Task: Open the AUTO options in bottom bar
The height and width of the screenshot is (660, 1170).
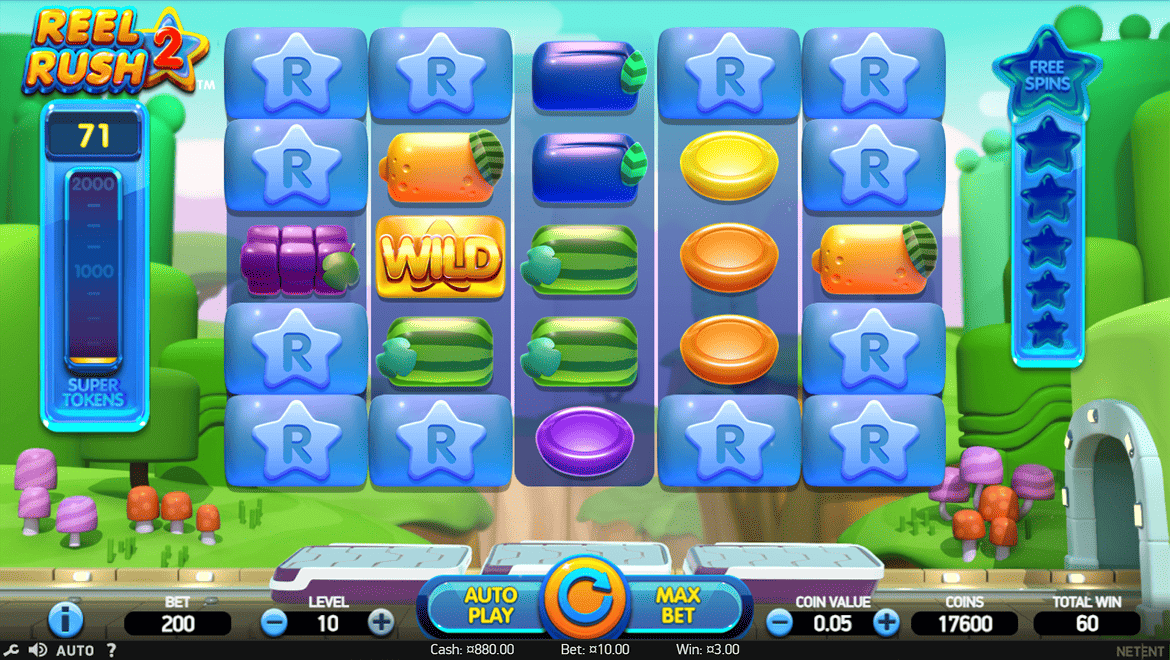Action: 75,650
